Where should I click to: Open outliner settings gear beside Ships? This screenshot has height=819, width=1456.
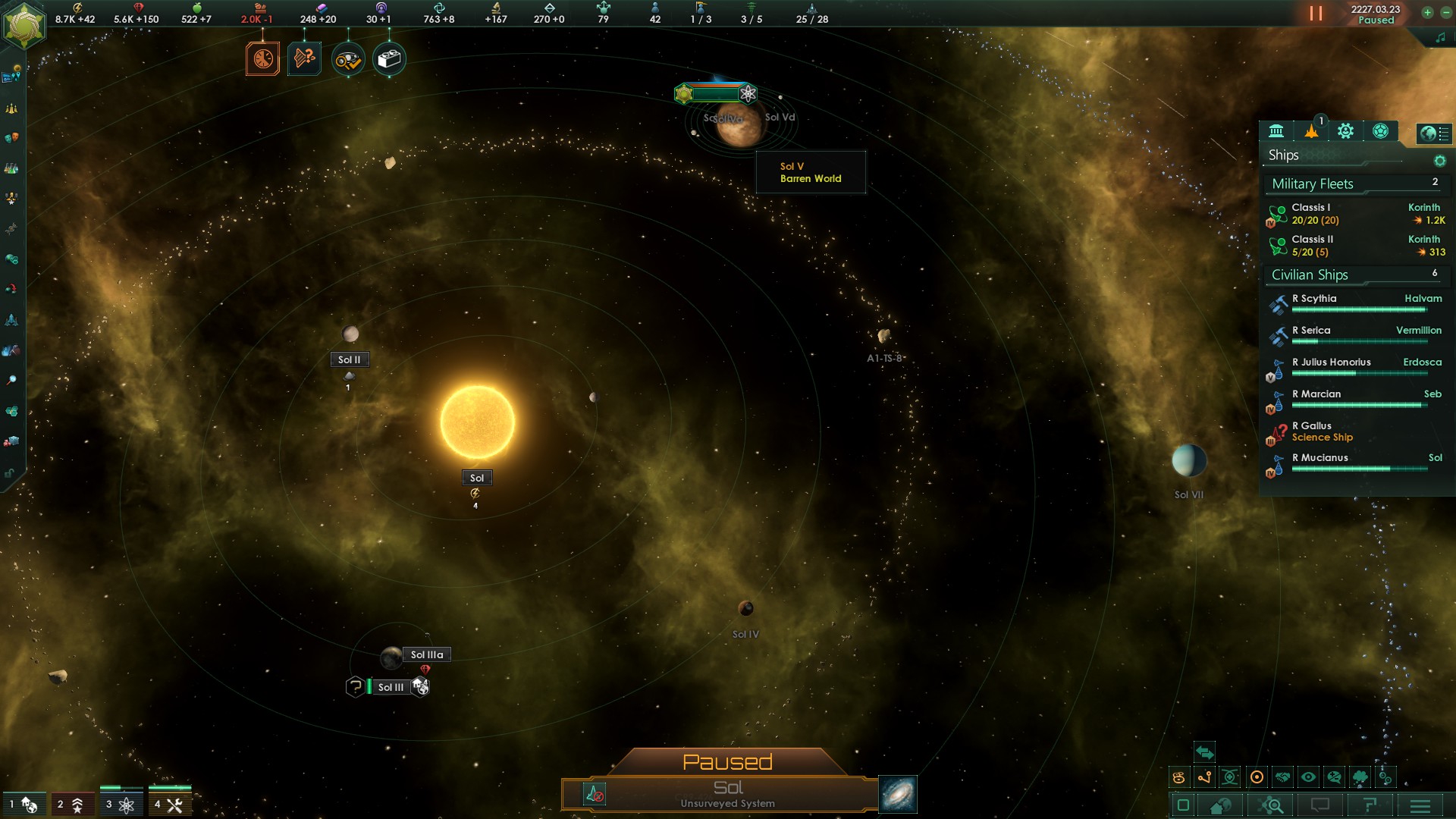(1439, 161)
